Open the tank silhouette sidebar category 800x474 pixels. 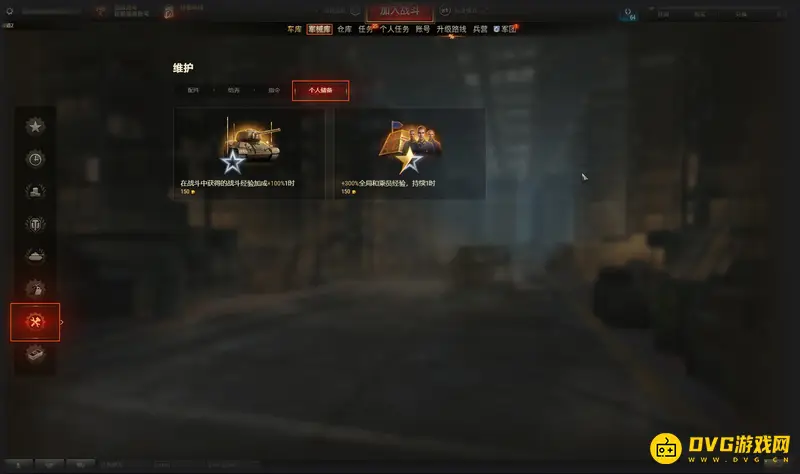(35, 256)
